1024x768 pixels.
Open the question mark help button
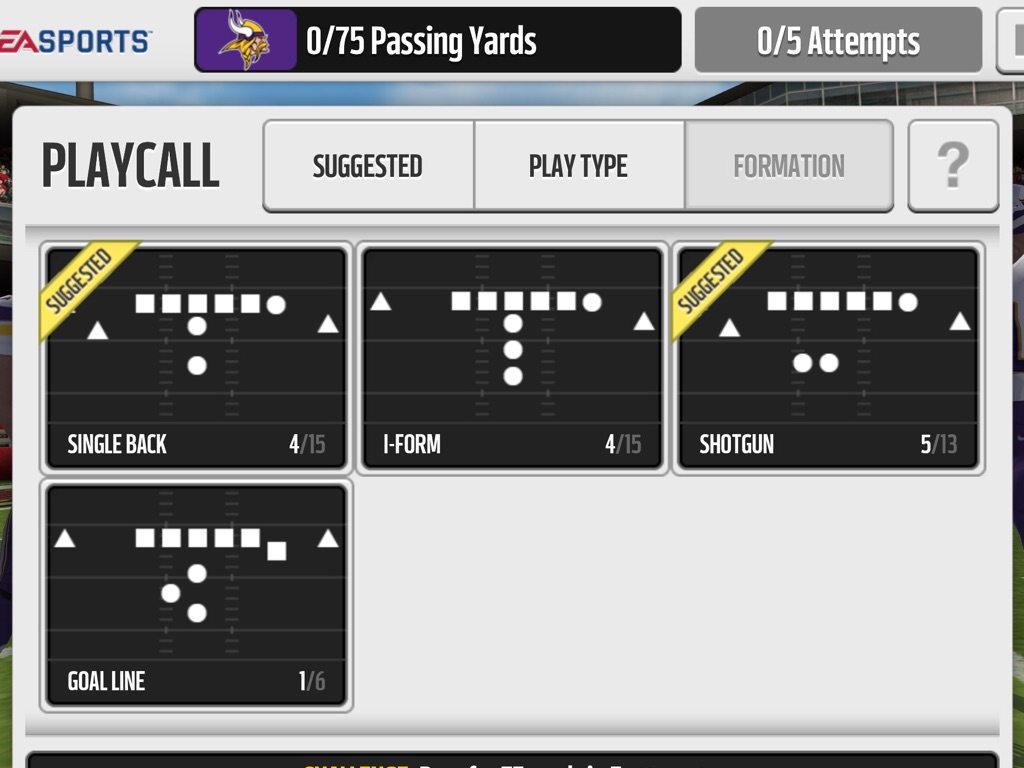952,166
